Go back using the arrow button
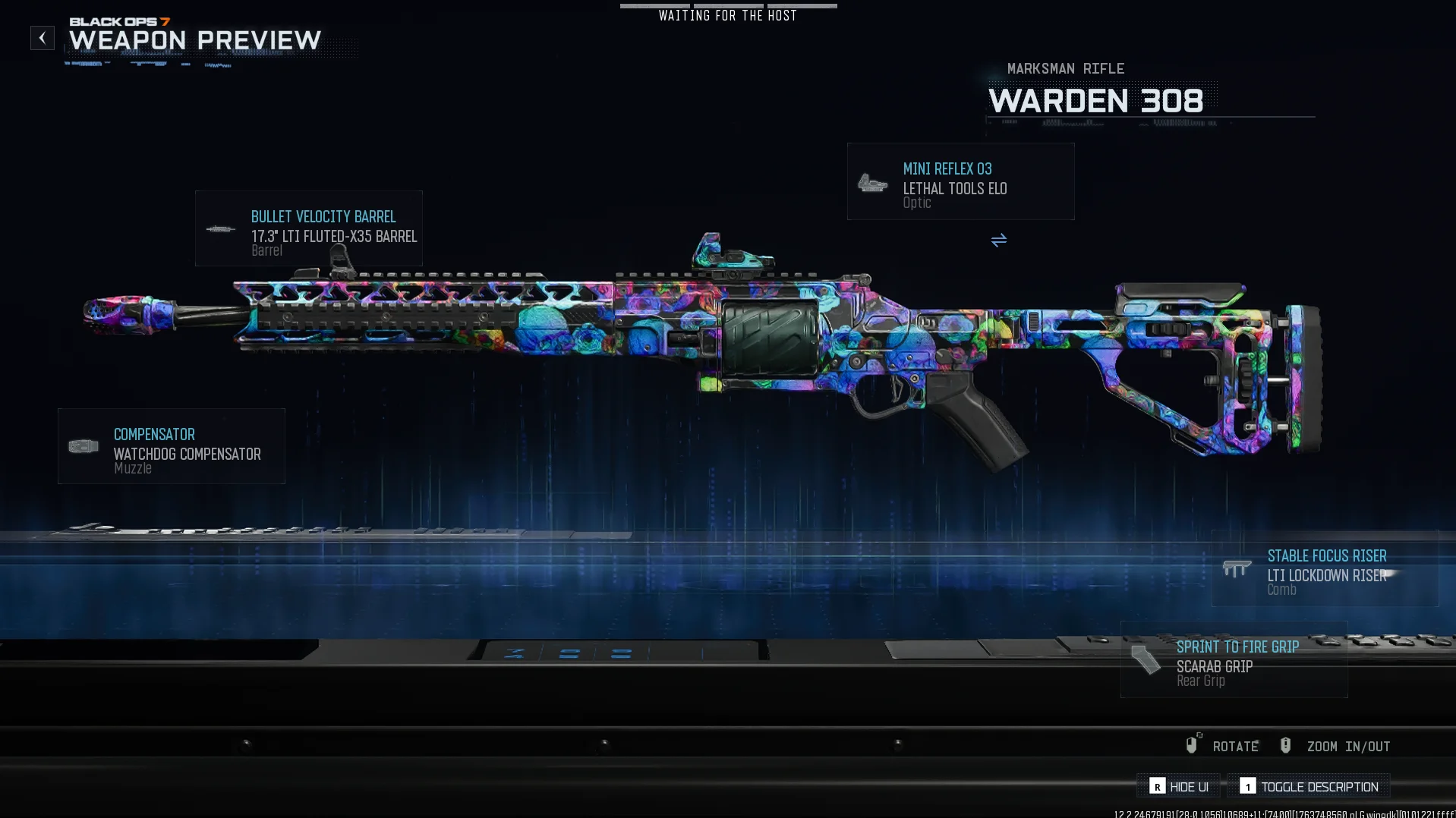 point(43,38)
